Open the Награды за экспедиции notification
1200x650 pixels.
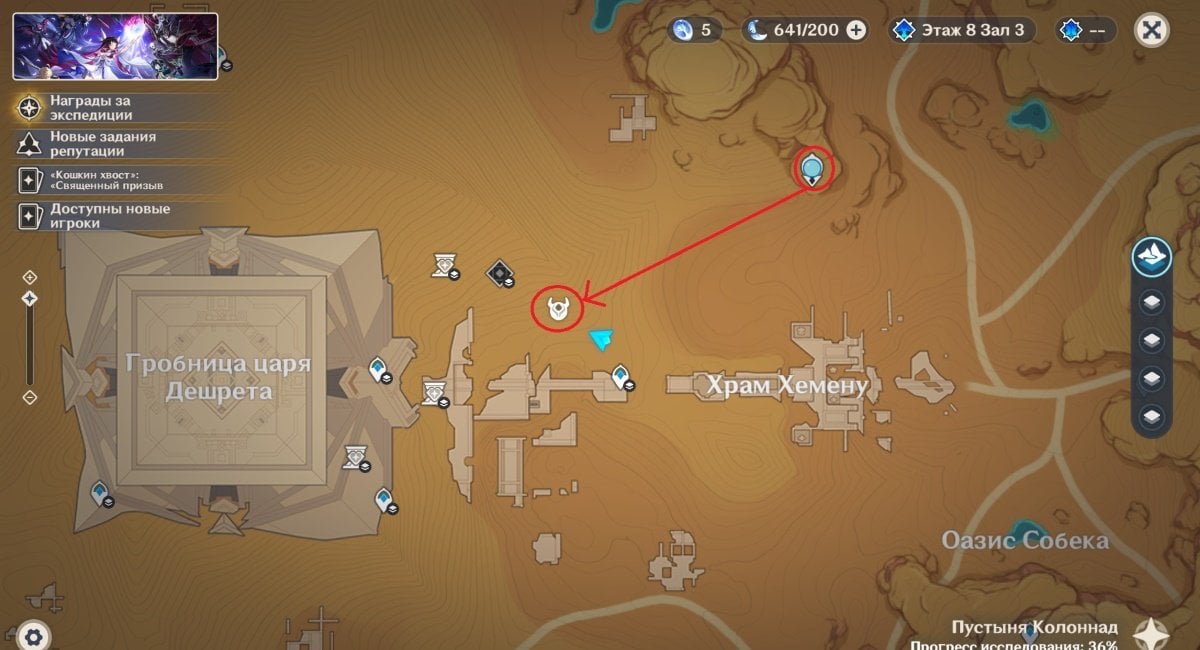click(x=90, y=108)
